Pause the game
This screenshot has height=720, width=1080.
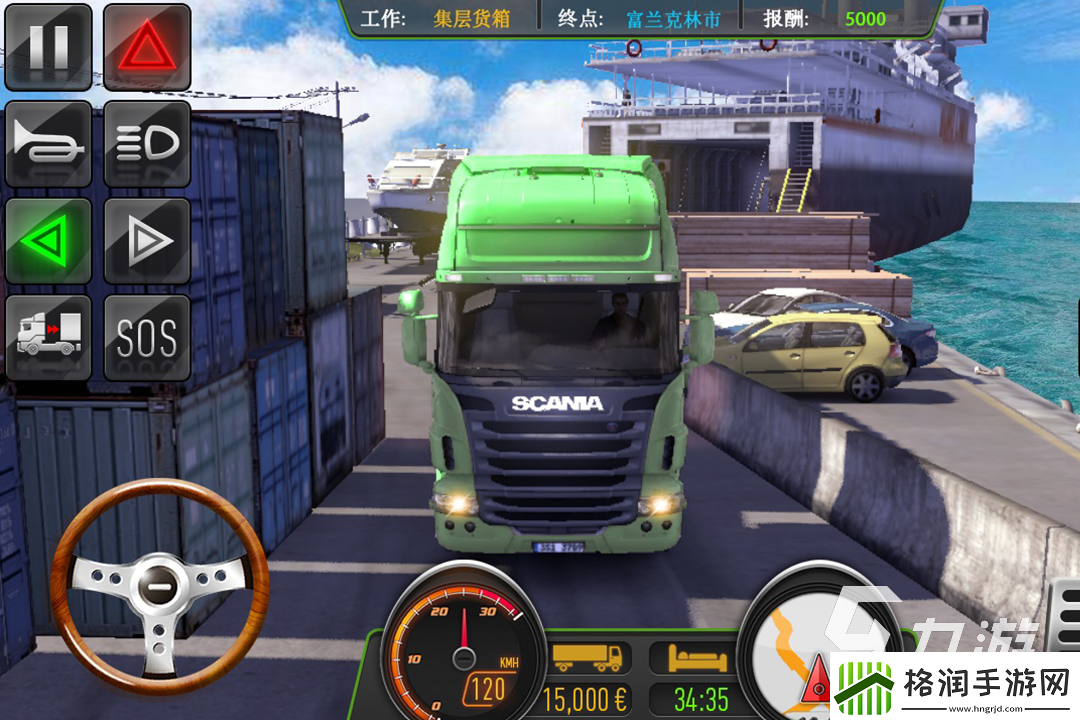pos(48,47)
